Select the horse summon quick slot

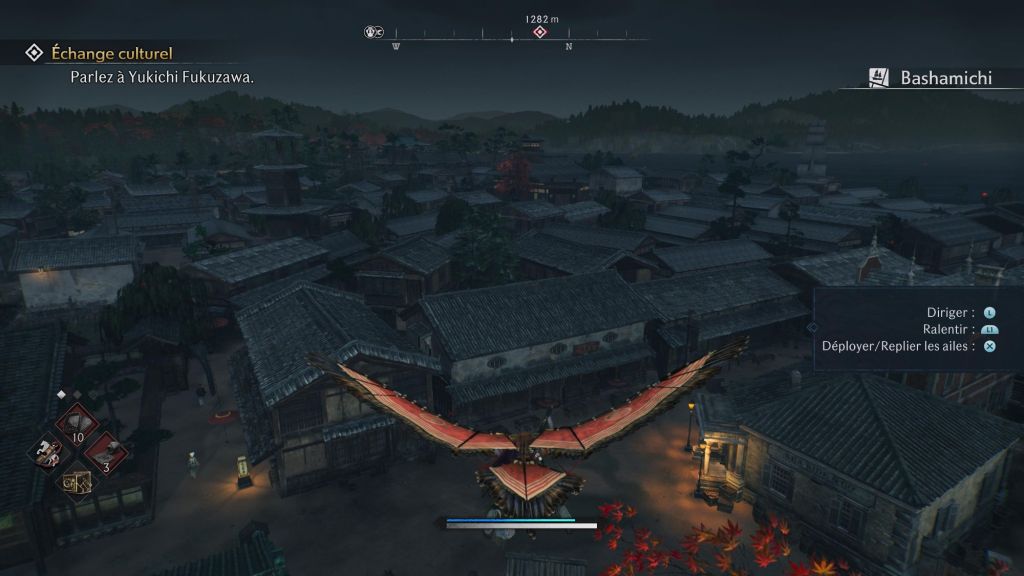click(46, 453)
